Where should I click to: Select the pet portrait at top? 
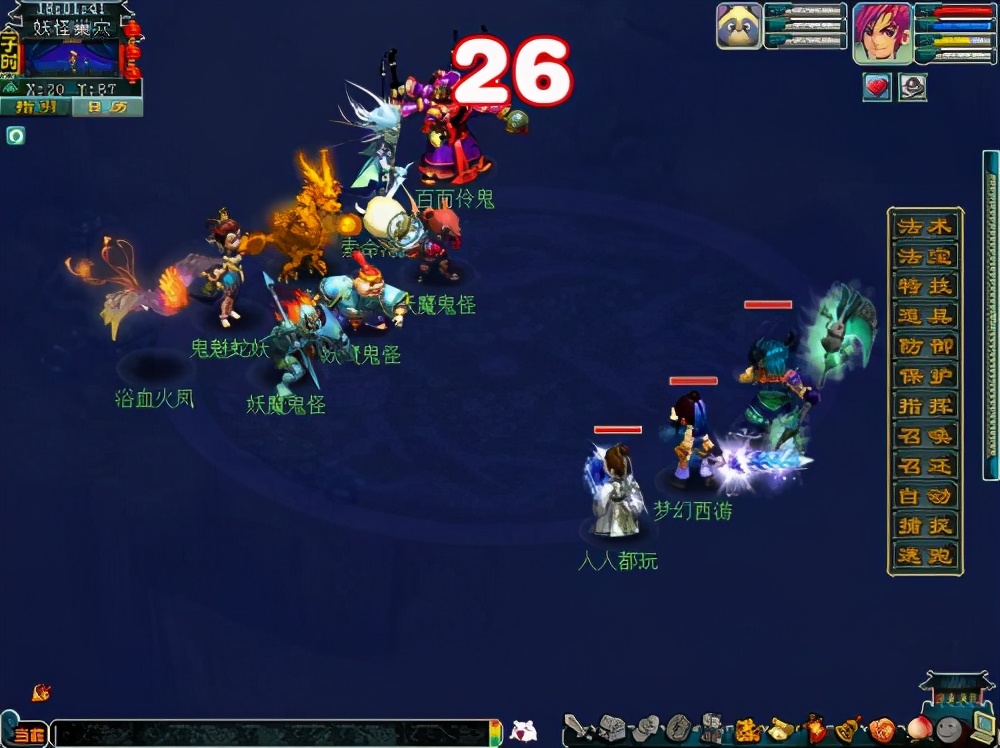pos(739,26)
